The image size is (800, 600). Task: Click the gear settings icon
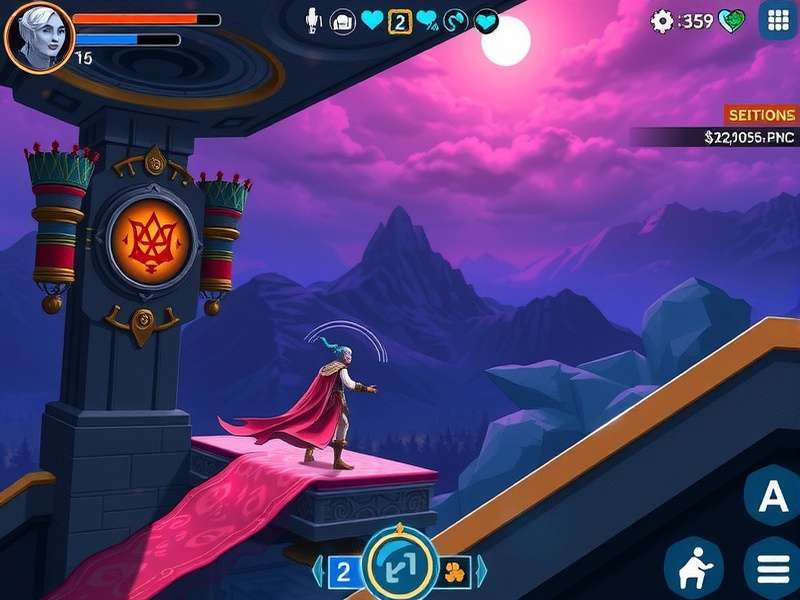click(x=662, y=21)
